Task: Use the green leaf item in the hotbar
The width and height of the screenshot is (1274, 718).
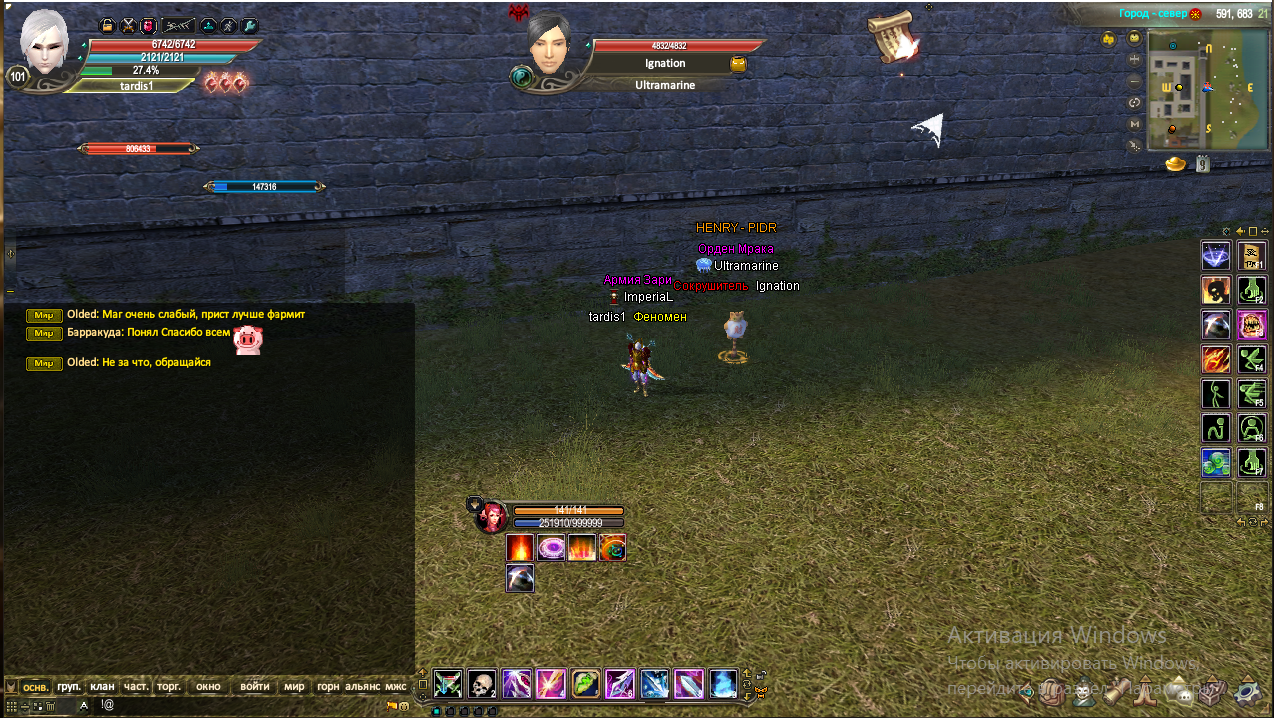Action: click(x=585, y=684)
